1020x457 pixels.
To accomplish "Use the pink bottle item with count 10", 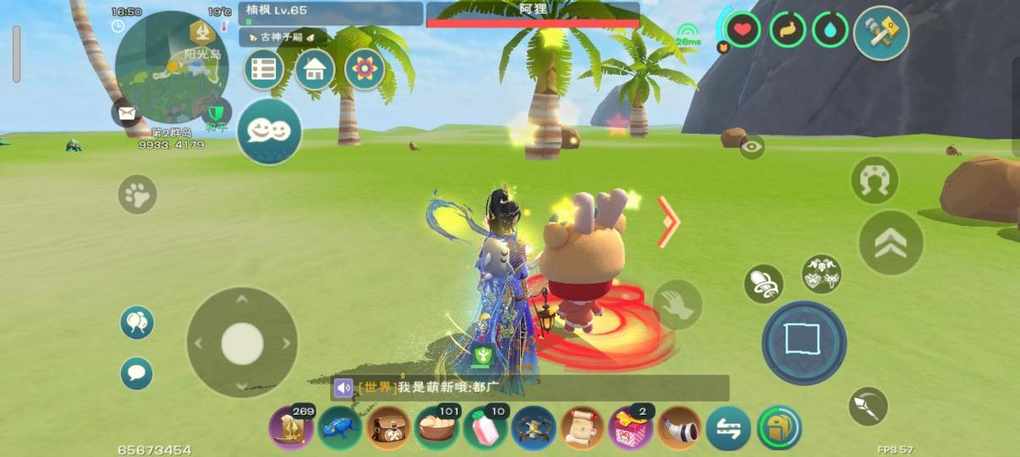I will (x=485, y=428).
